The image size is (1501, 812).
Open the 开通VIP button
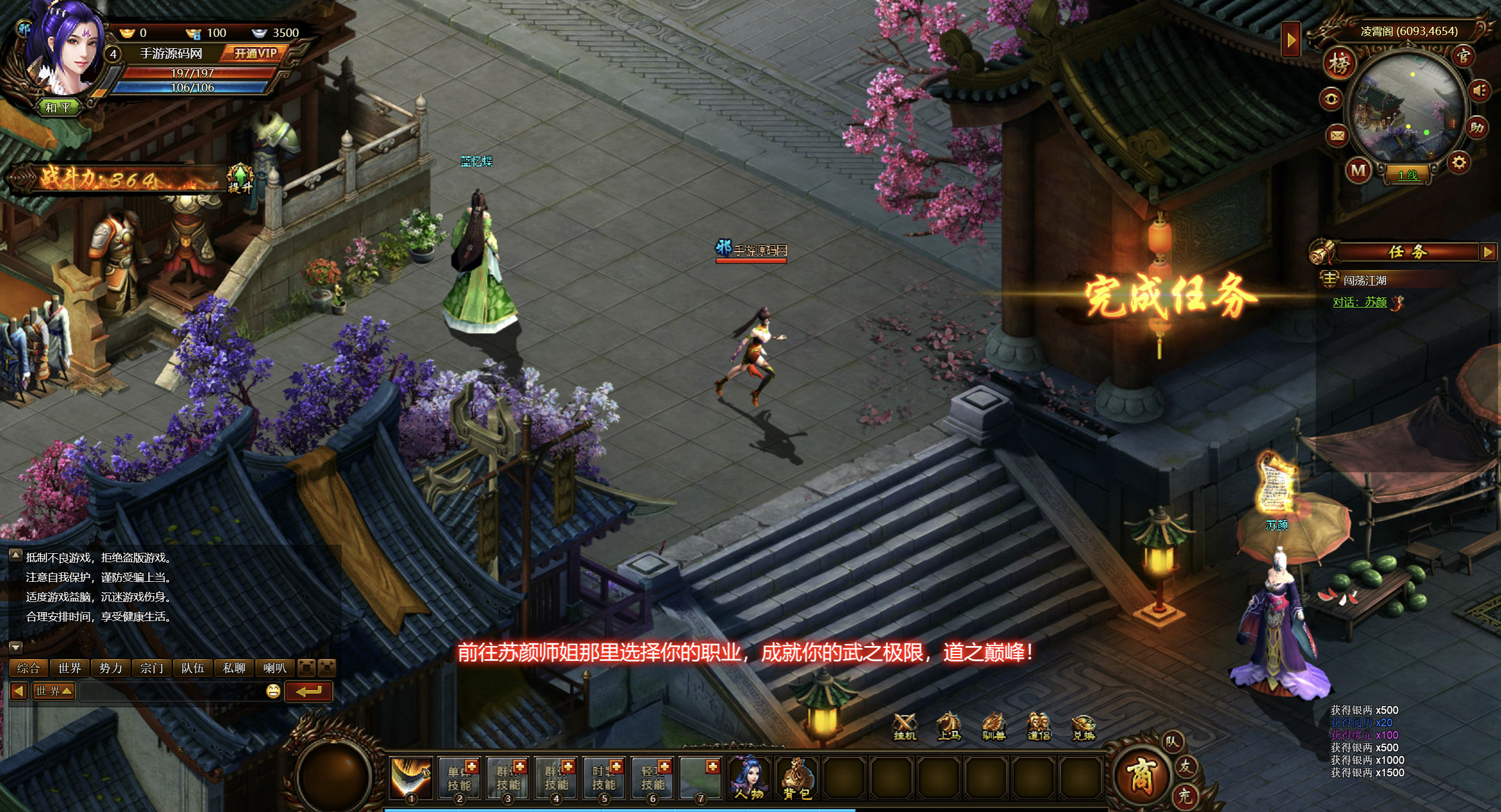[x=255, y=54]
